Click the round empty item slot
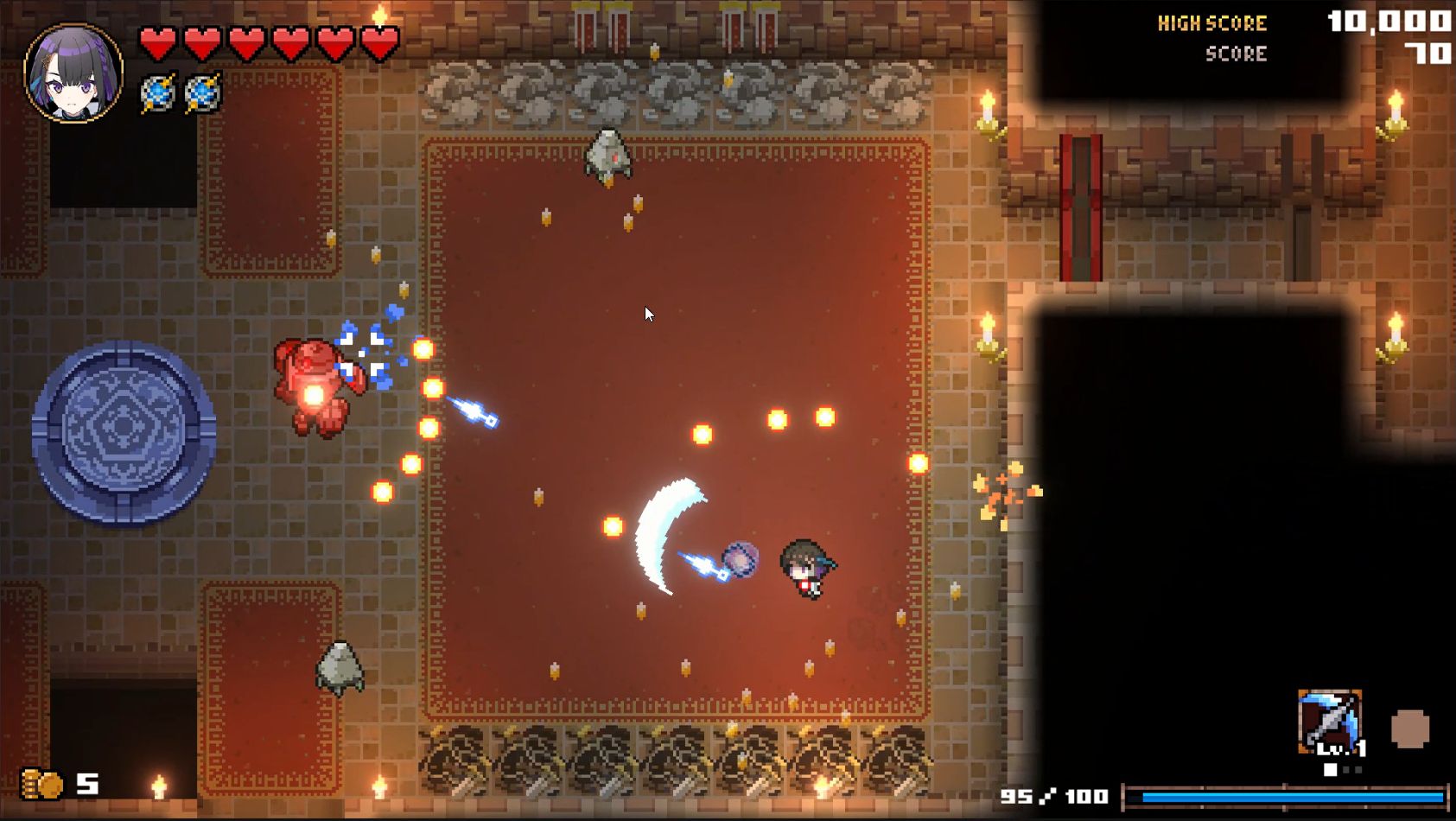This screenshot has height=821, width=1456. [x=1409, y=729]
